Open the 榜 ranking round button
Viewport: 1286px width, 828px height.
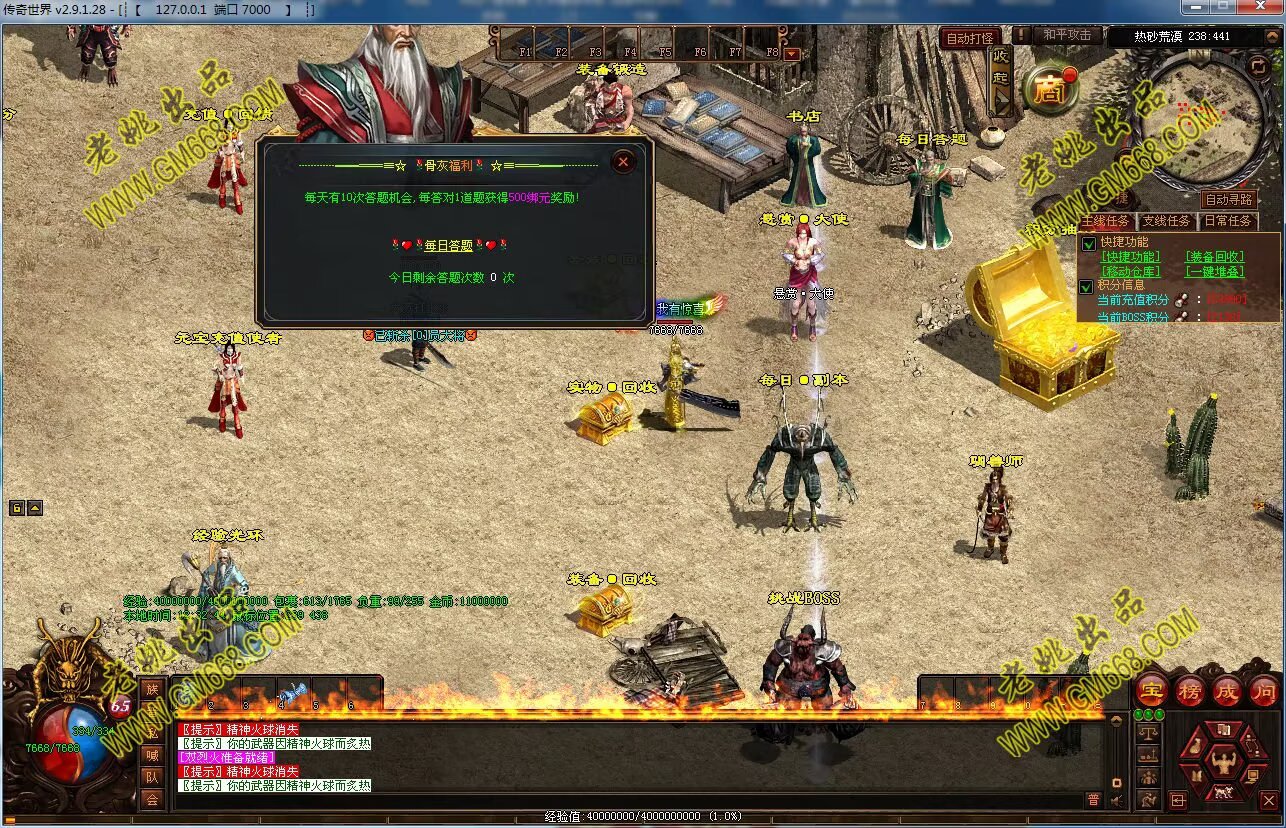click(x=1190, y=691)
